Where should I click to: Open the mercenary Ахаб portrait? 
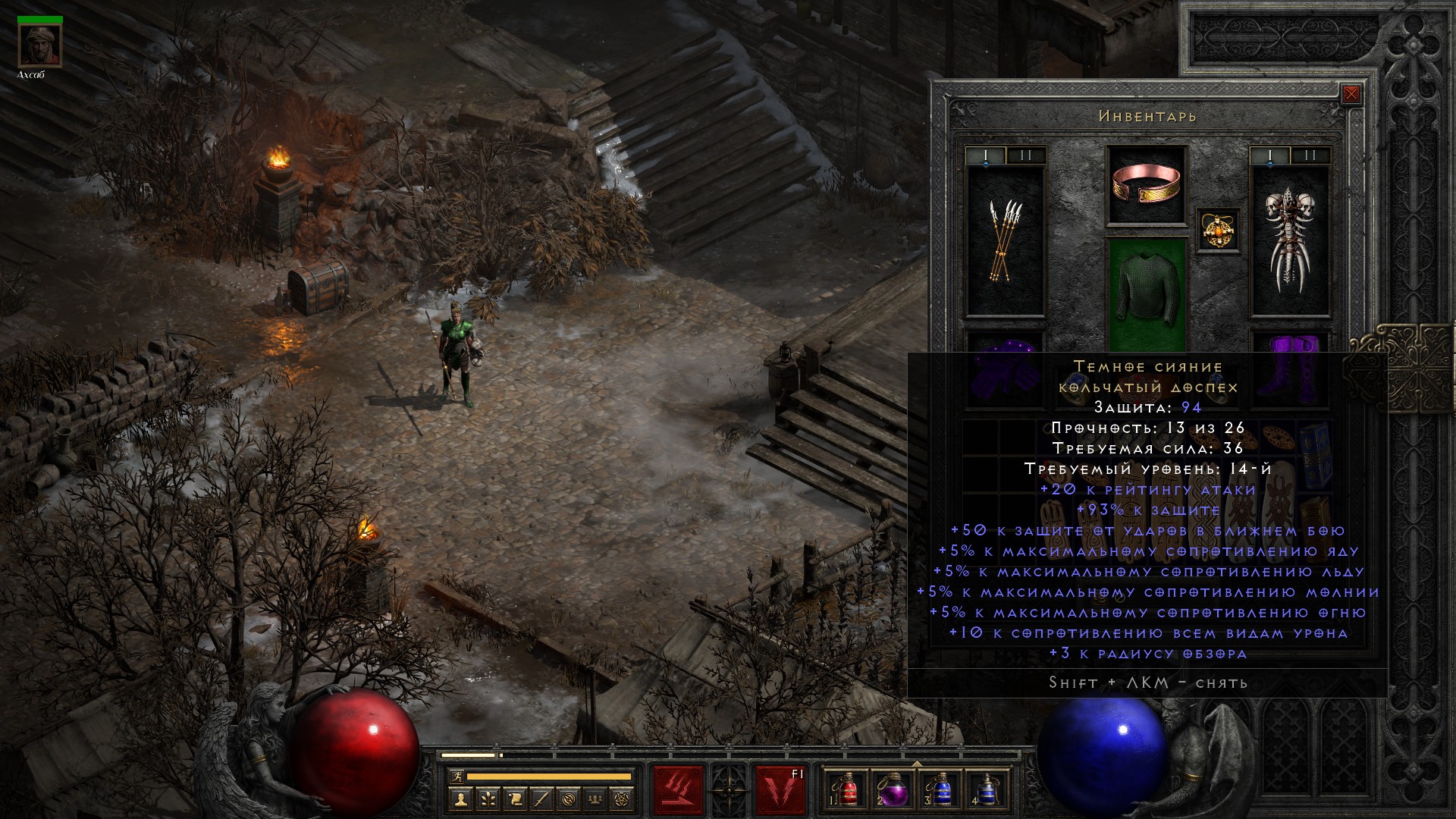coord(39,45)
